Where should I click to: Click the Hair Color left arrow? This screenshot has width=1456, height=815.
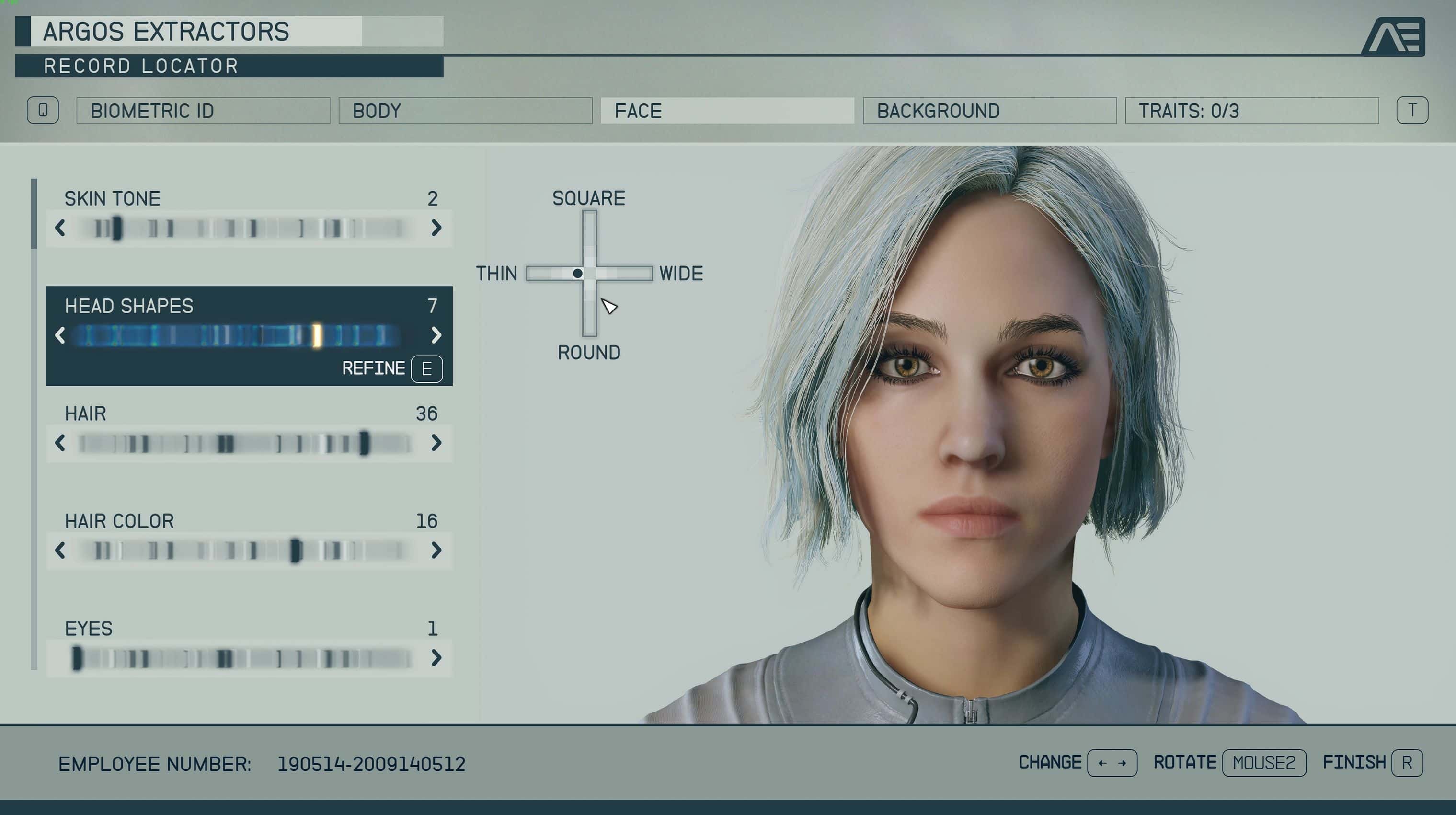[x=60, y=551]
